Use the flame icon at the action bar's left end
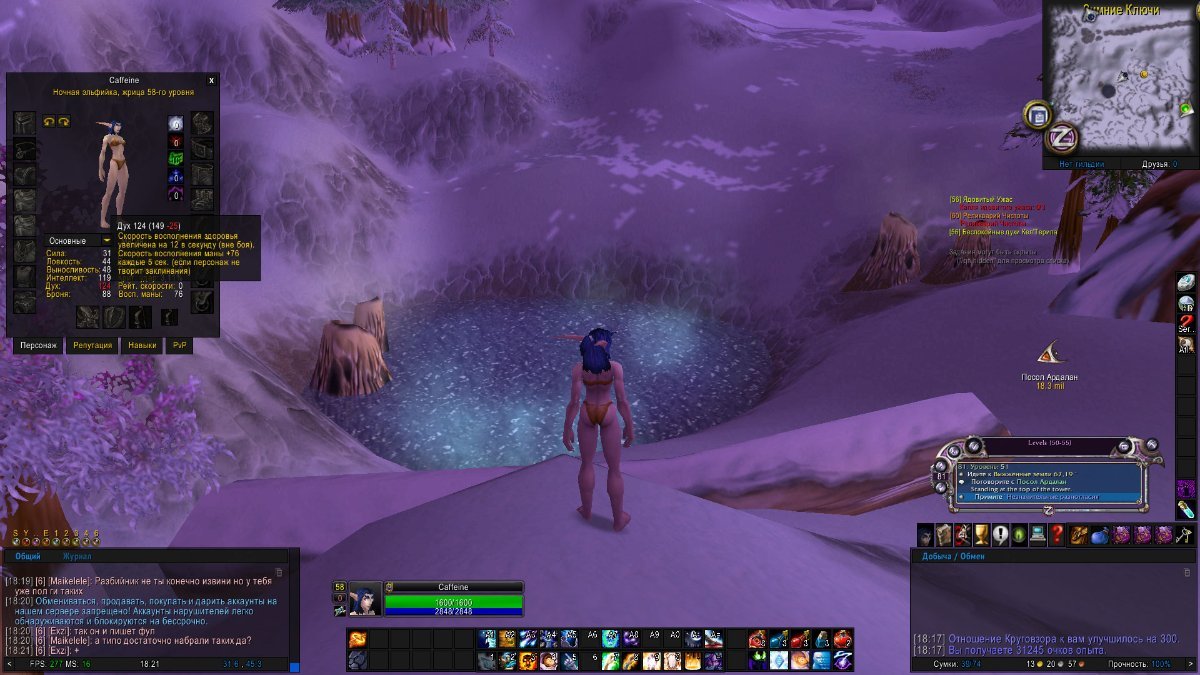 pyautogui.click(x=357, y=639)
